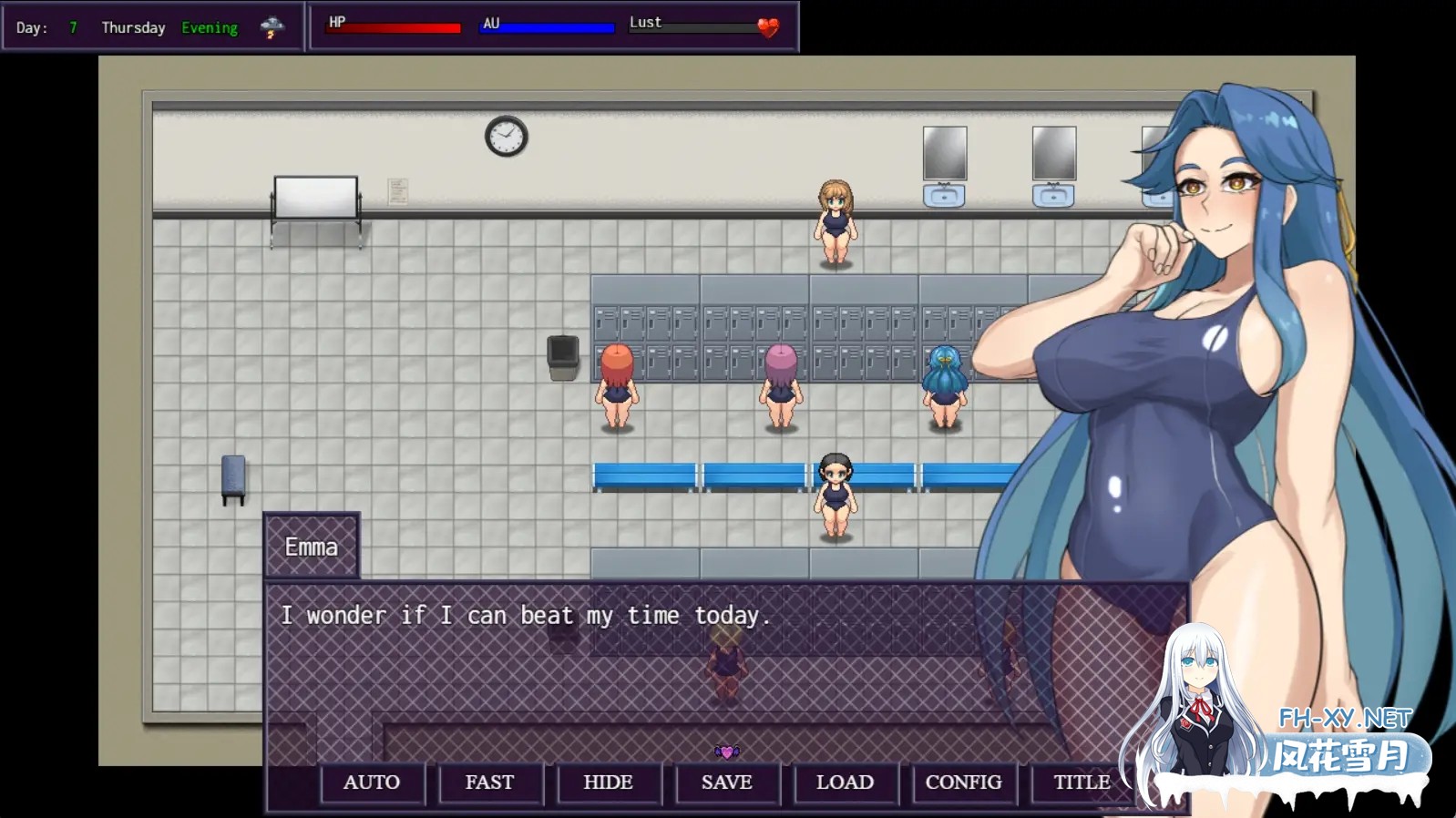Open the LOAD menu
Screen dimensions: 1456x818
click(x=845, y=782)
